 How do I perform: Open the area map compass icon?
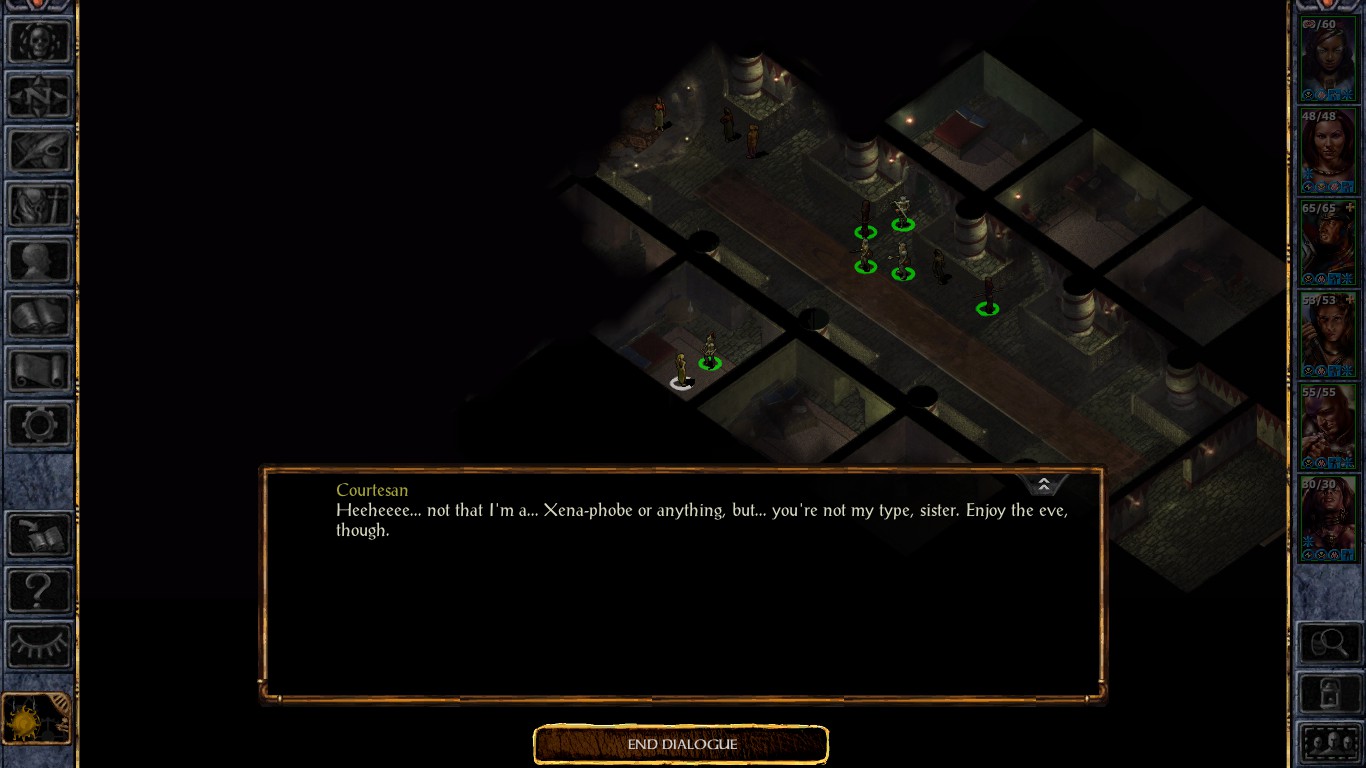click(x=39, y=96)
